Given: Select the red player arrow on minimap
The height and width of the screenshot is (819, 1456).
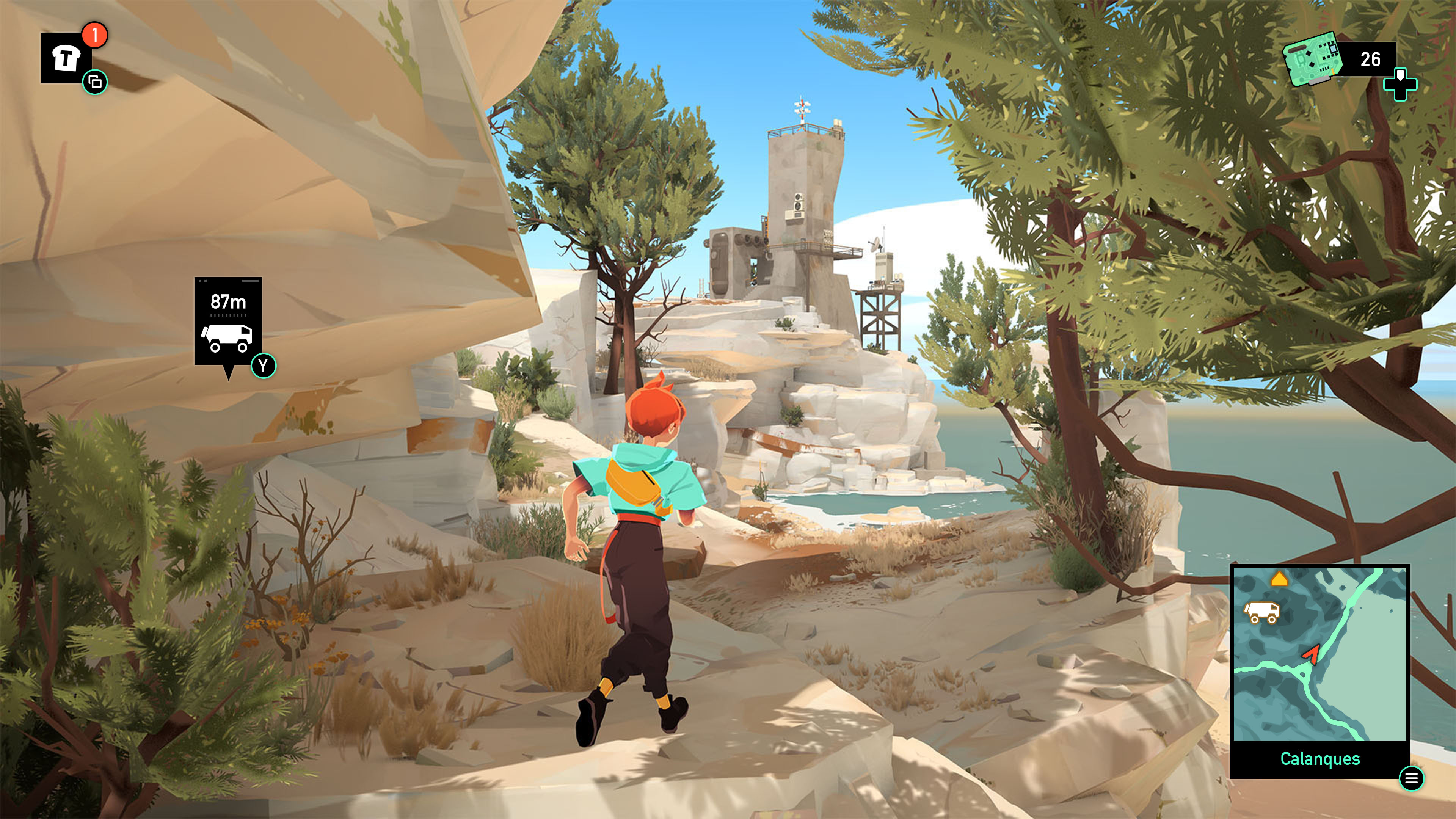Looking at the screenshot, I should pos(1311,654).
